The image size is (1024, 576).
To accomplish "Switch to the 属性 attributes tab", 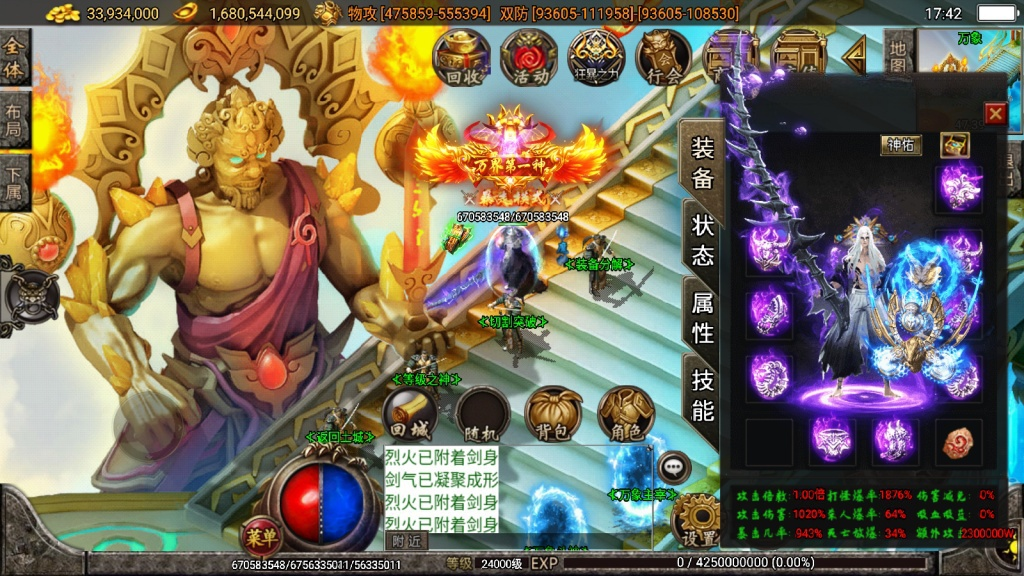I will 703,318.
